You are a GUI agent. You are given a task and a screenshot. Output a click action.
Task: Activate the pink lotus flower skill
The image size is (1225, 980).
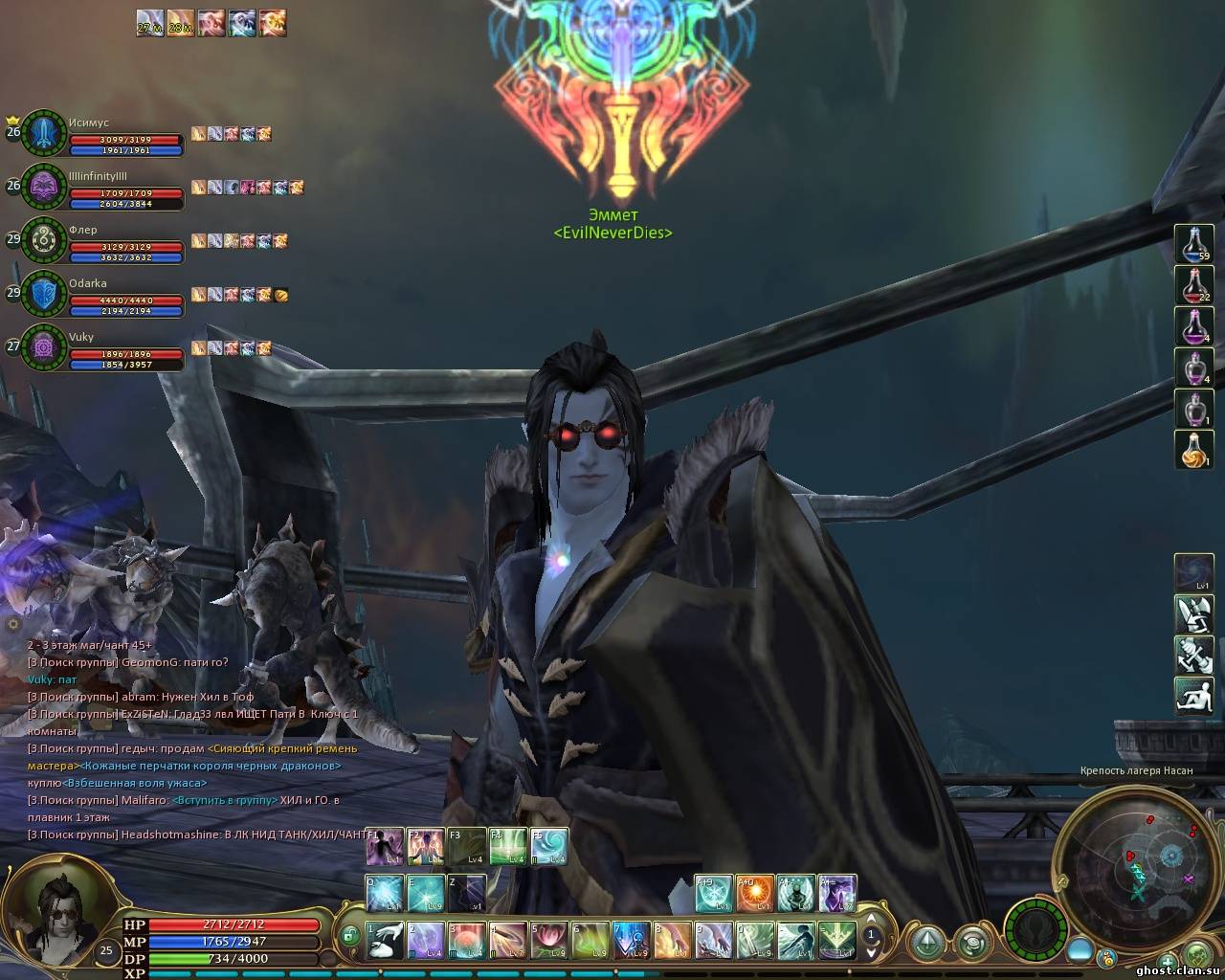549,941
